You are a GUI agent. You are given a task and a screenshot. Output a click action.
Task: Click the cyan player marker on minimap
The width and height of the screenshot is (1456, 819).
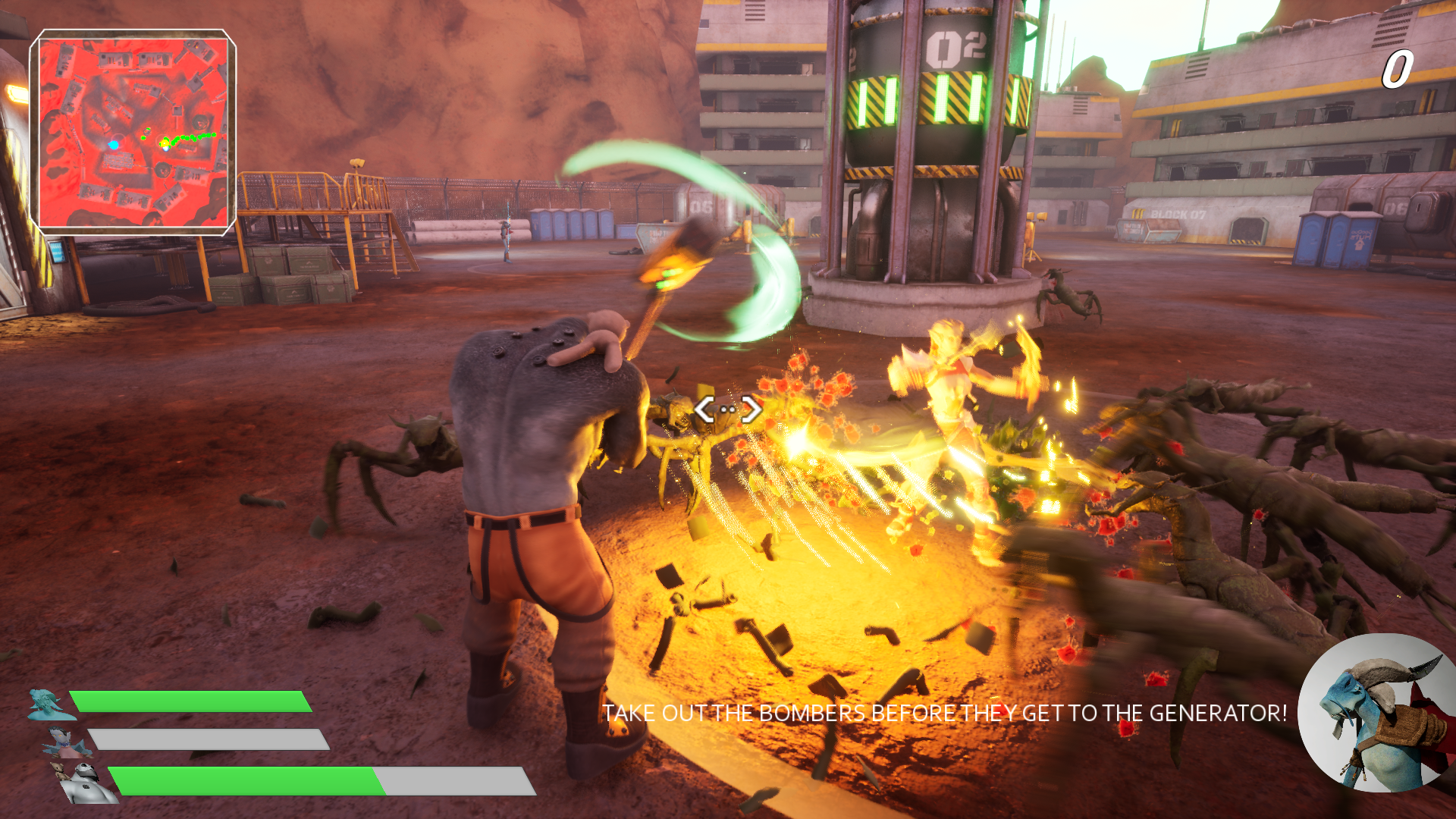[x=114, y=144]
